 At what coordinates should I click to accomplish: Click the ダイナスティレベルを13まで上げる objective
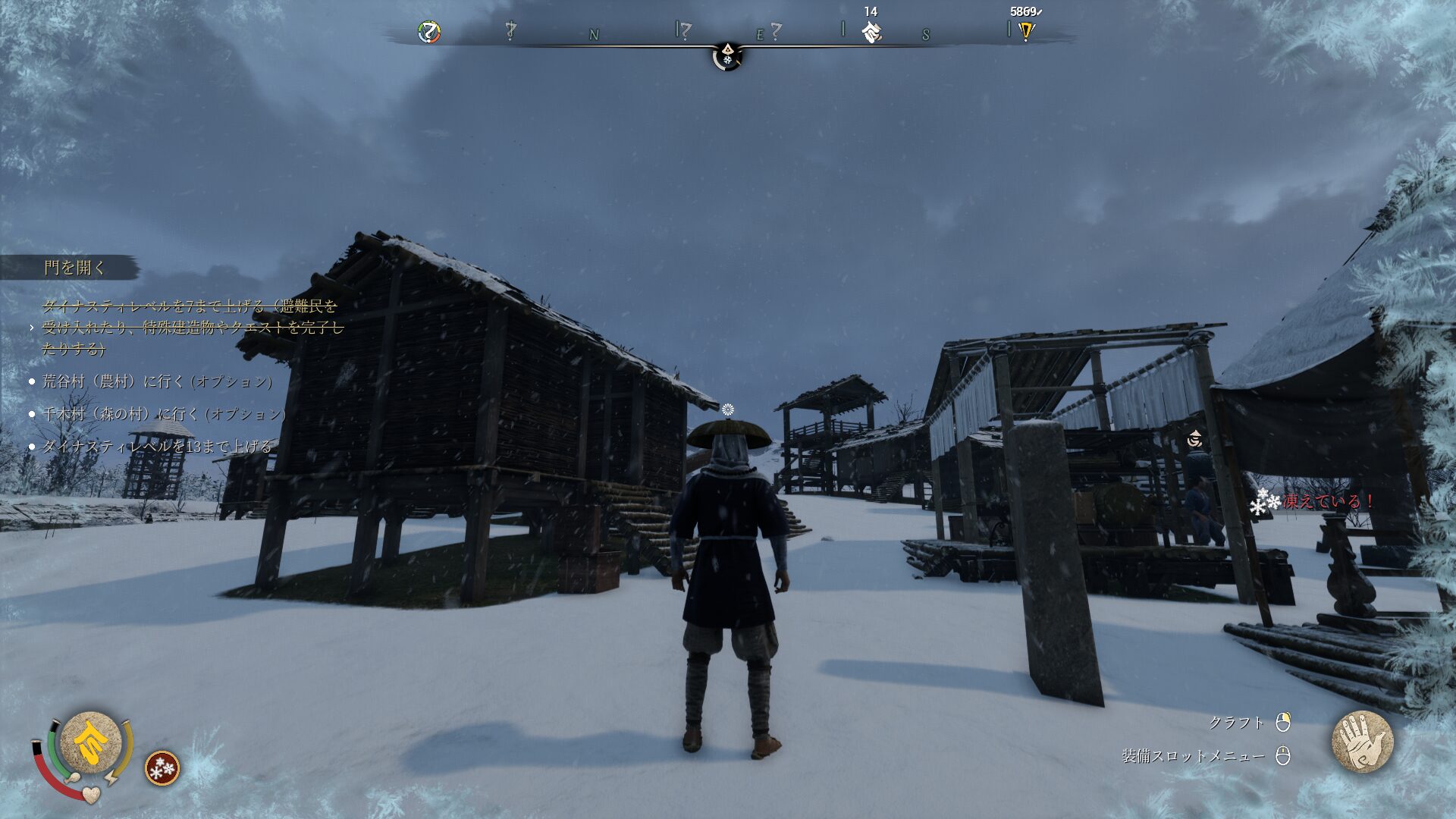point(157,447)
